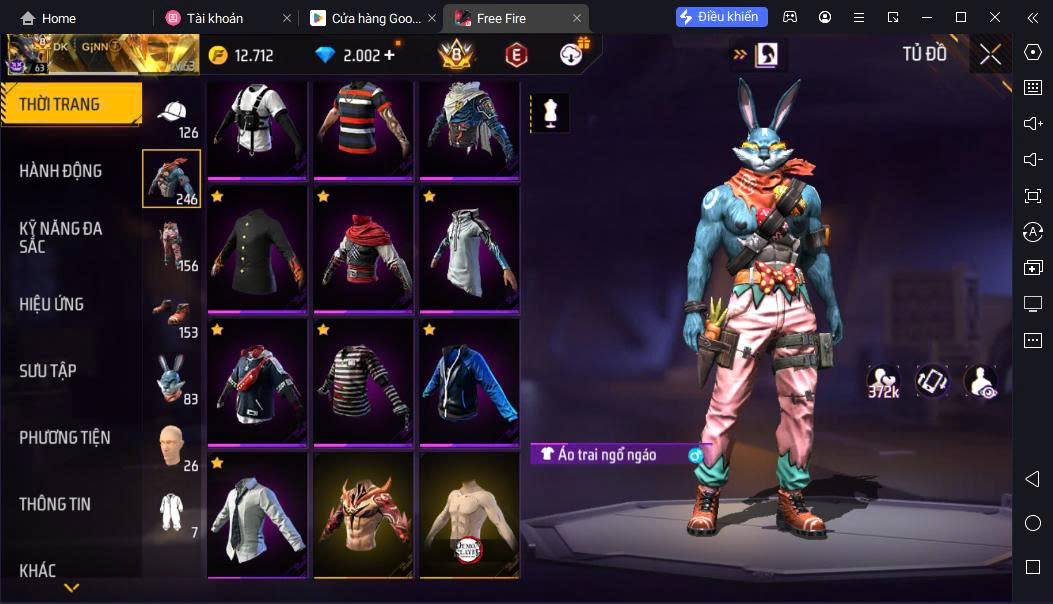Pick the blue zip-up hoodie

point(469,381)
